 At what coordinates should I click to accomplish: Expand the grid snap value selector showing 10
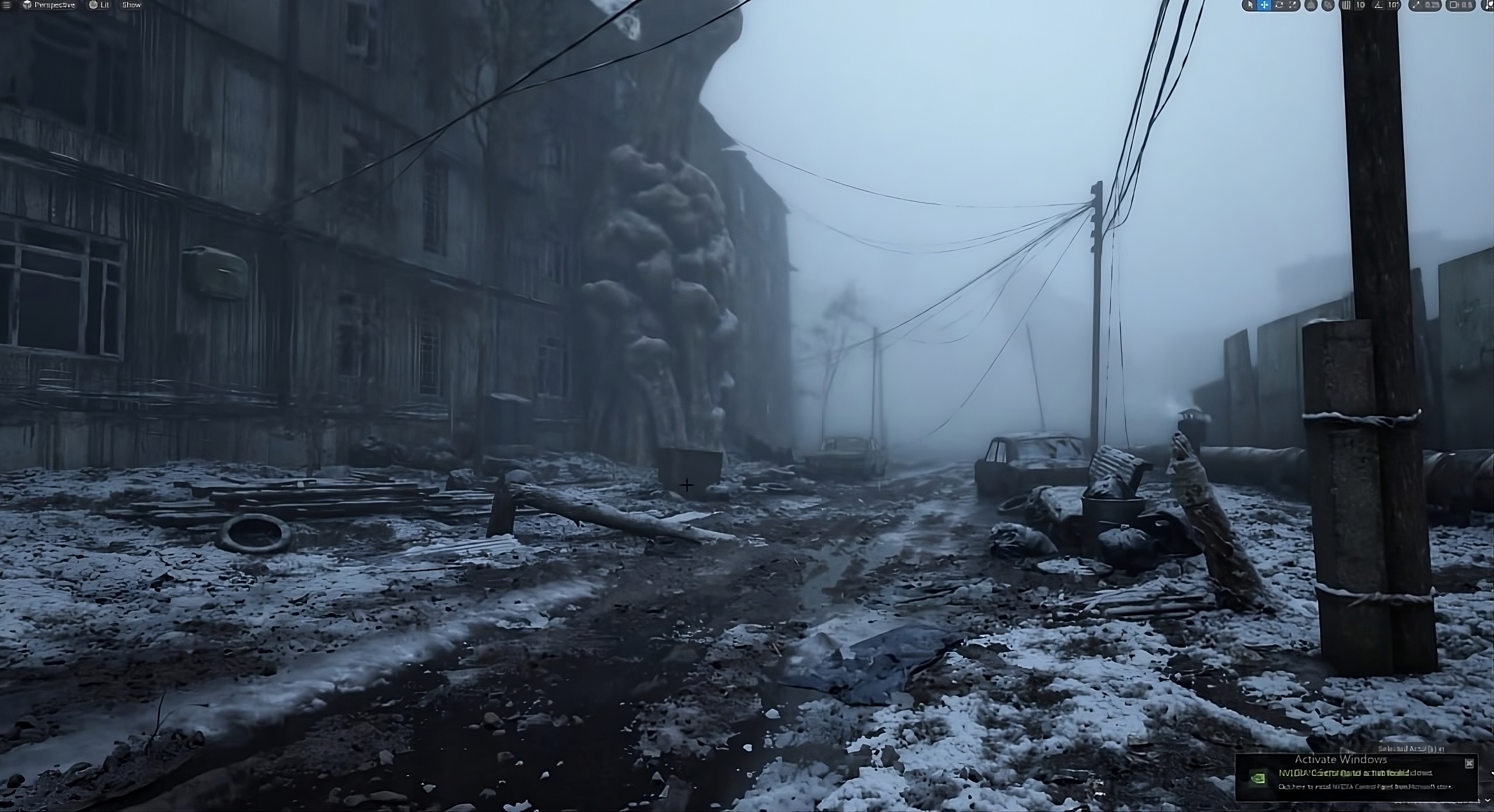[1360, 5]
